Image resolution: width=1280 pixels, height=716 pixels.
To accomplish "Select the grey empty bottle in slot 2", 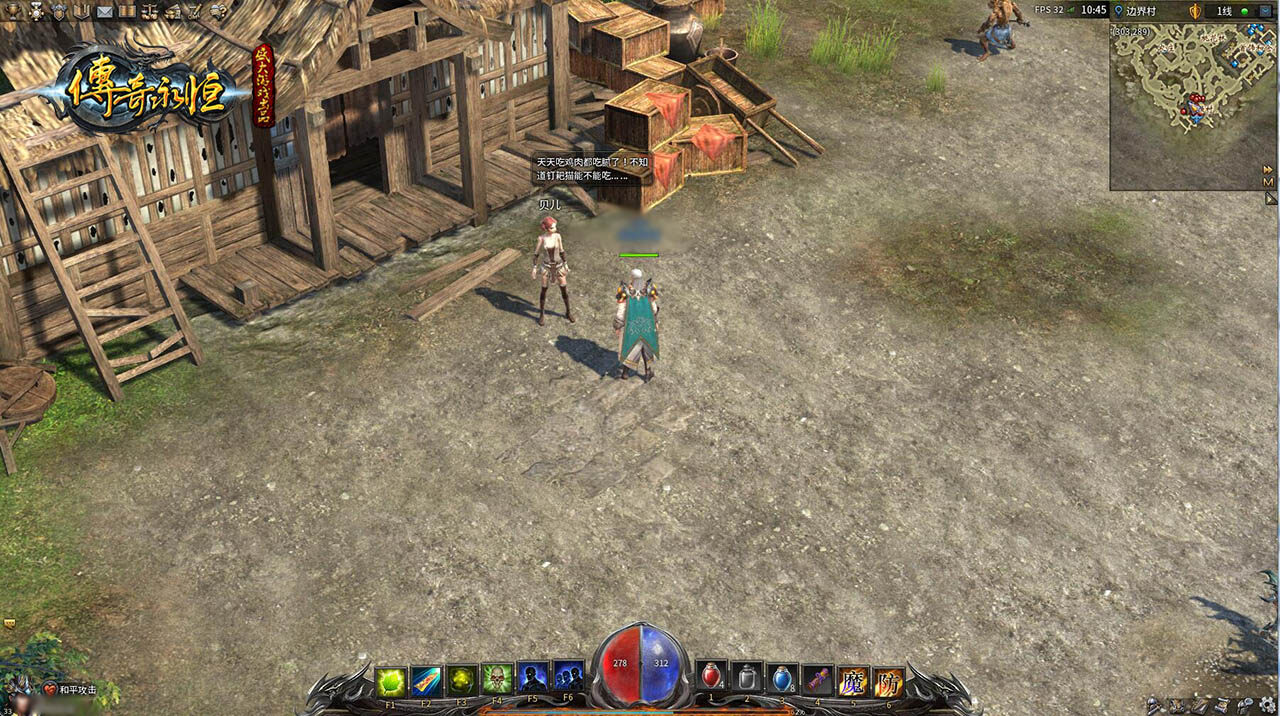I will [x=747, y=680].
